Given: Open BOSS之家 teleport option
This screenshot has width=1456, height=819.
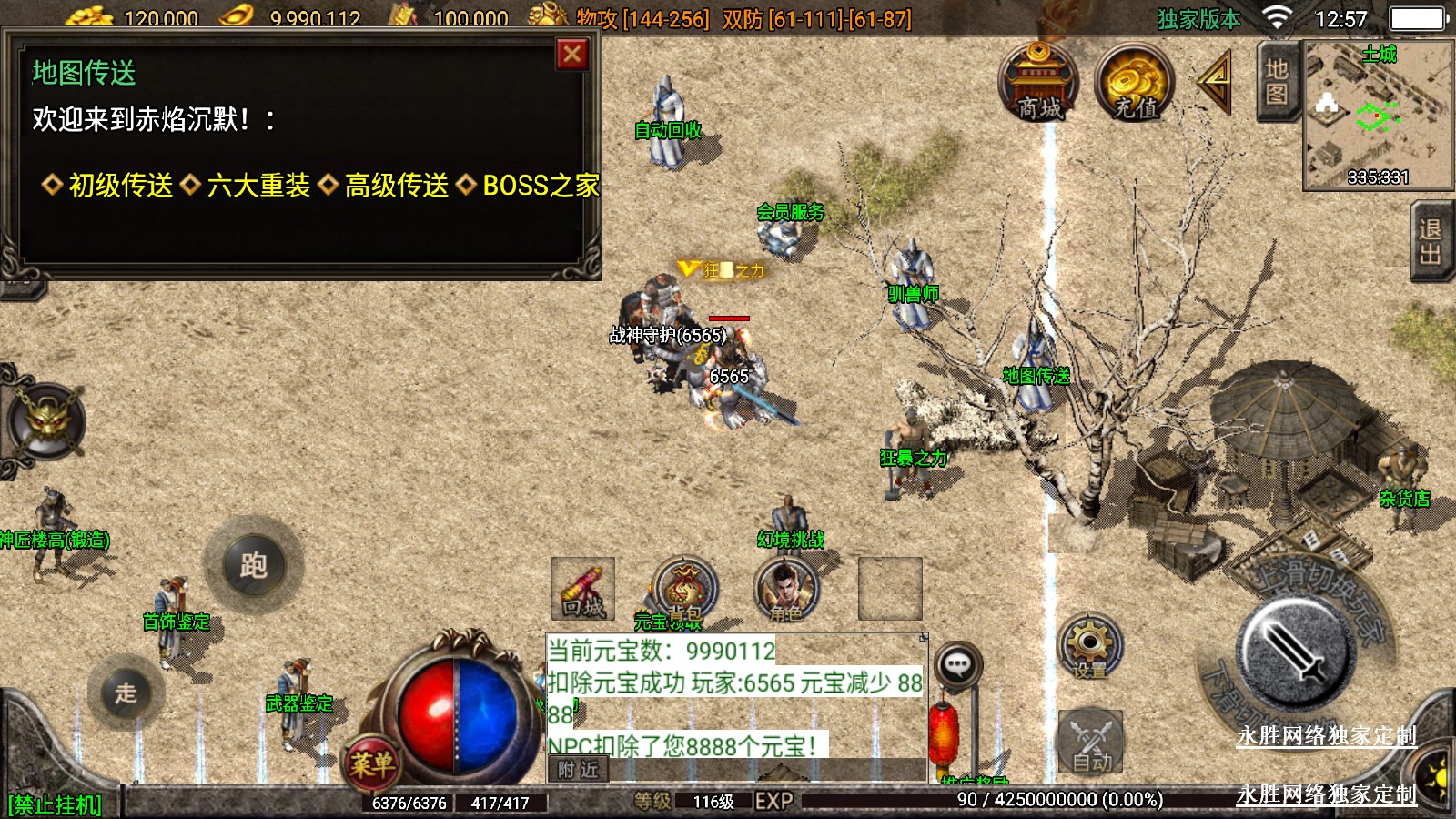Looking at the screenshot, I should click(541, 186).
